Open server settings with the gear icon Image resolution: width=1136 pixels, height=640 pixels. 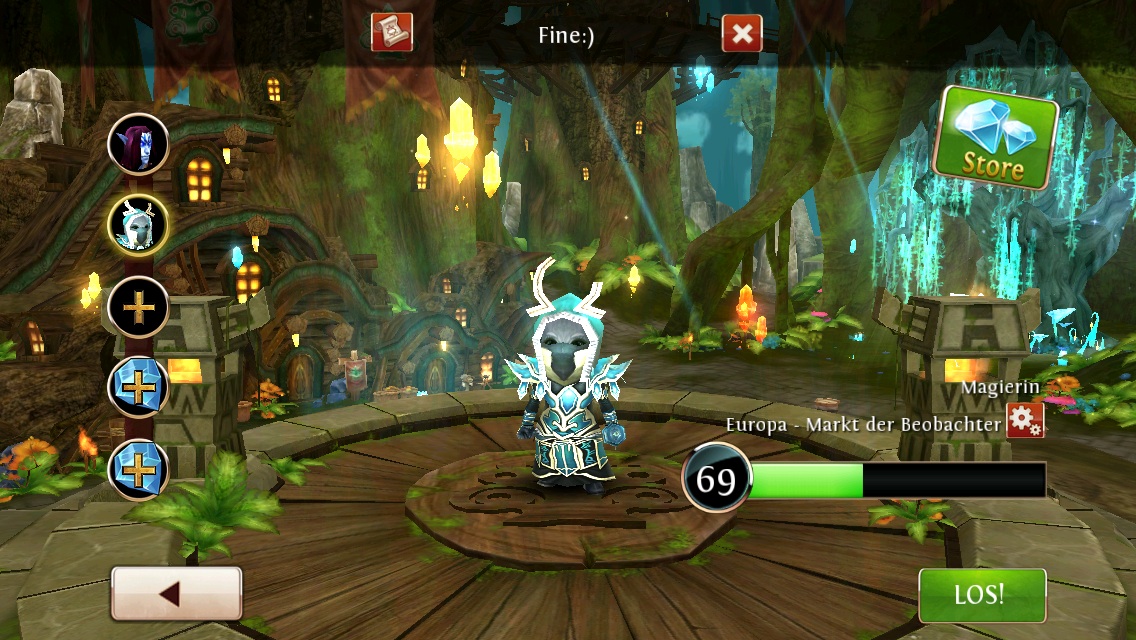pyautogui.click(x=1025, y=420)
